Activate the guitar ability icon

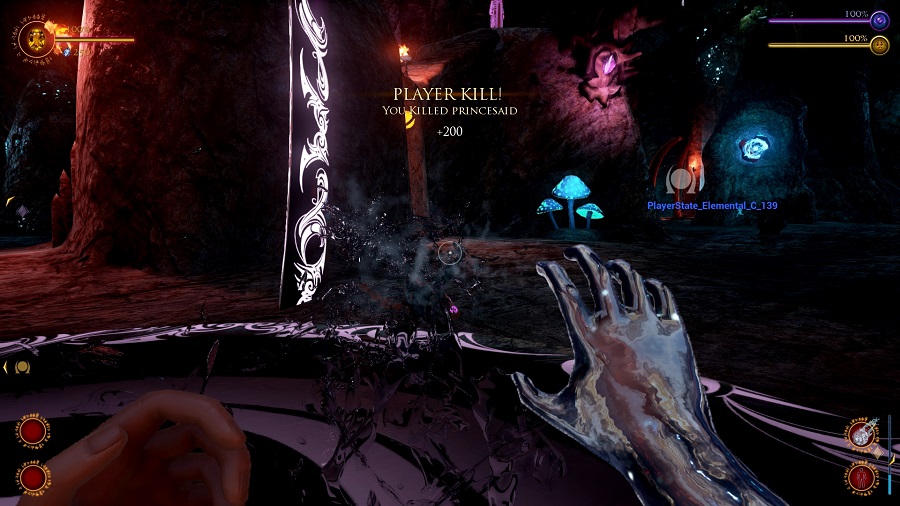pos(860,434)
